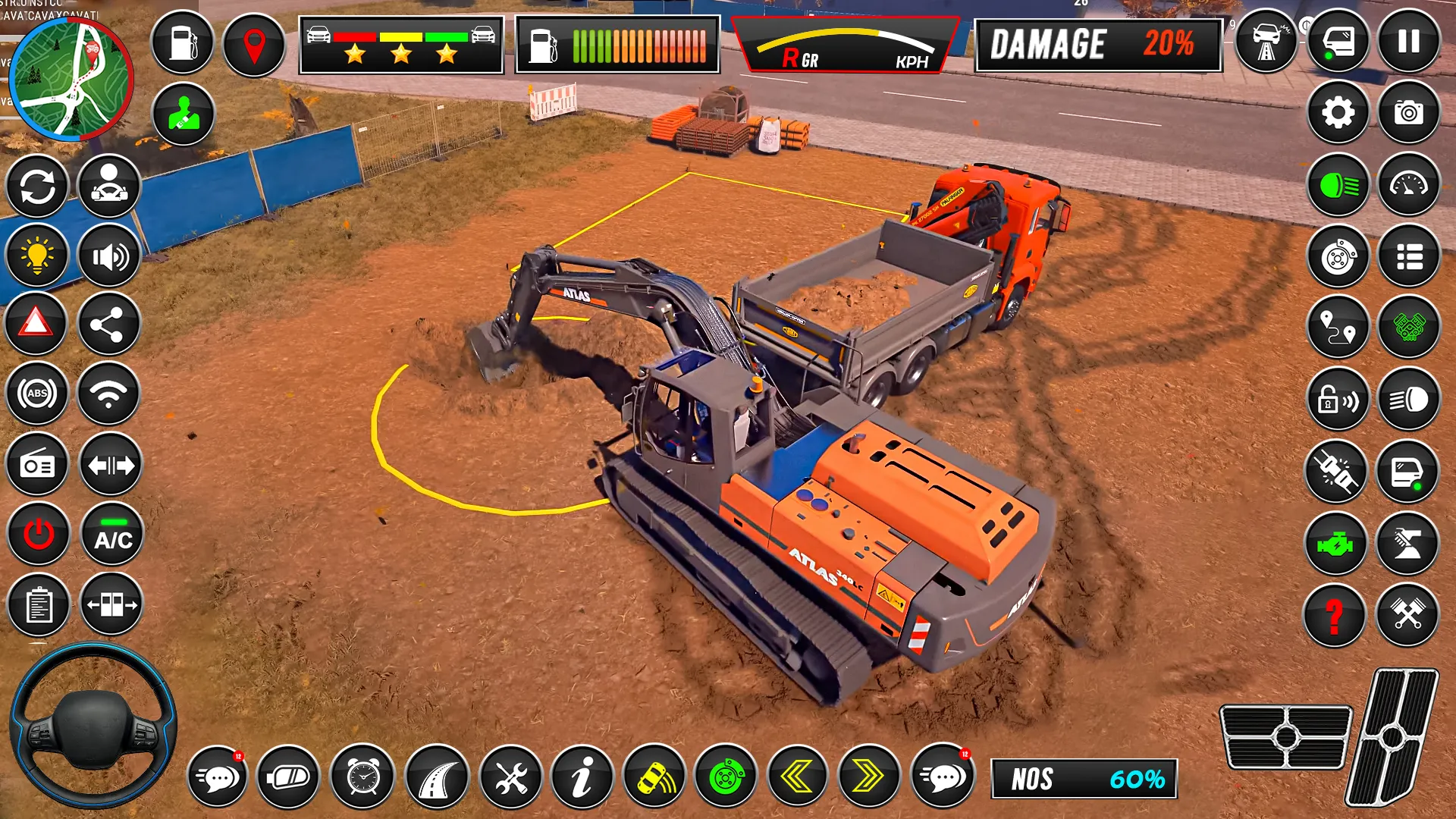The image size is (1456, 819).
Task: Open the list menu on the right panel
Action: (x=1408, y=256)
